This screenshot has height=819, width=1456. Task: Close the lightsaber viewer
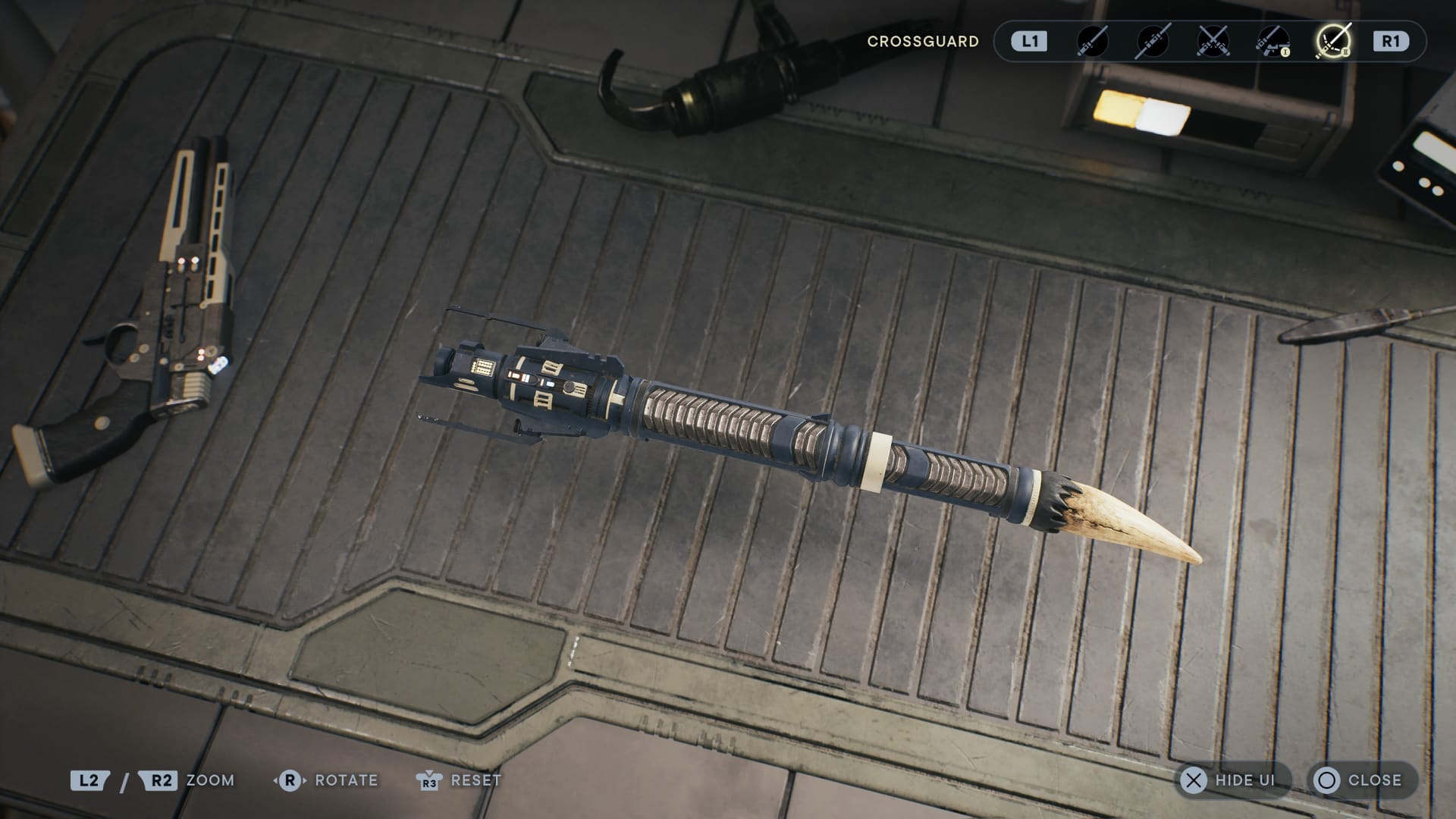pyautogui.click(x=1361, y=780)
